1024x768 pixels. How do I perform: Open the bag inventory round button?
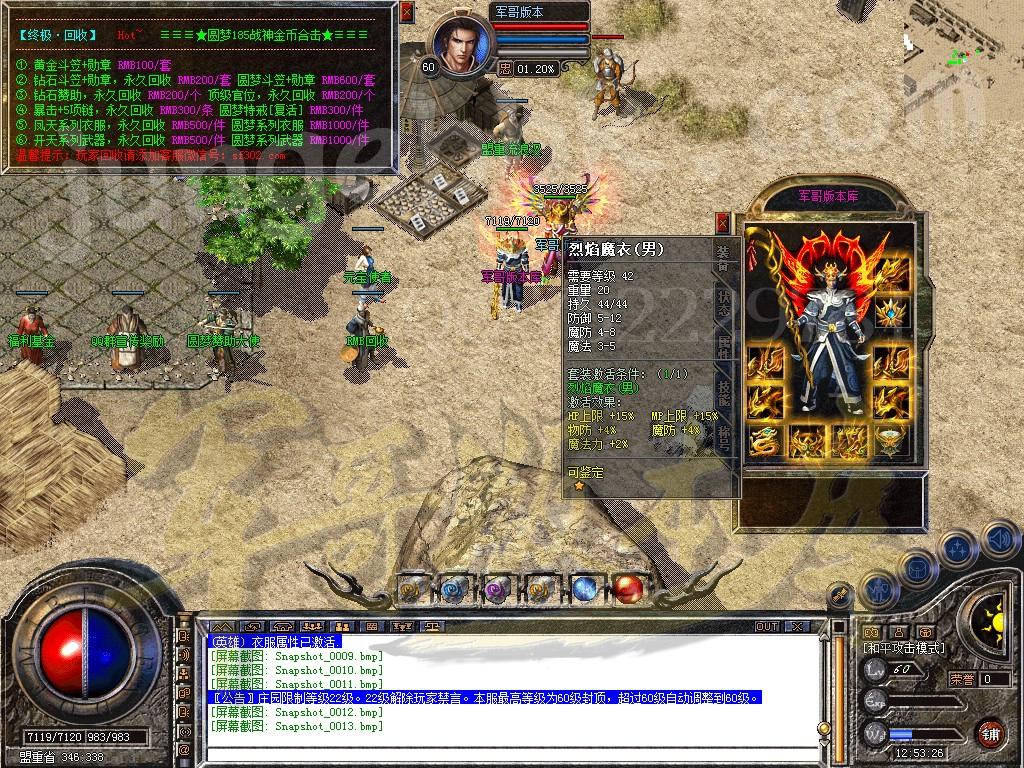[917, 568]
